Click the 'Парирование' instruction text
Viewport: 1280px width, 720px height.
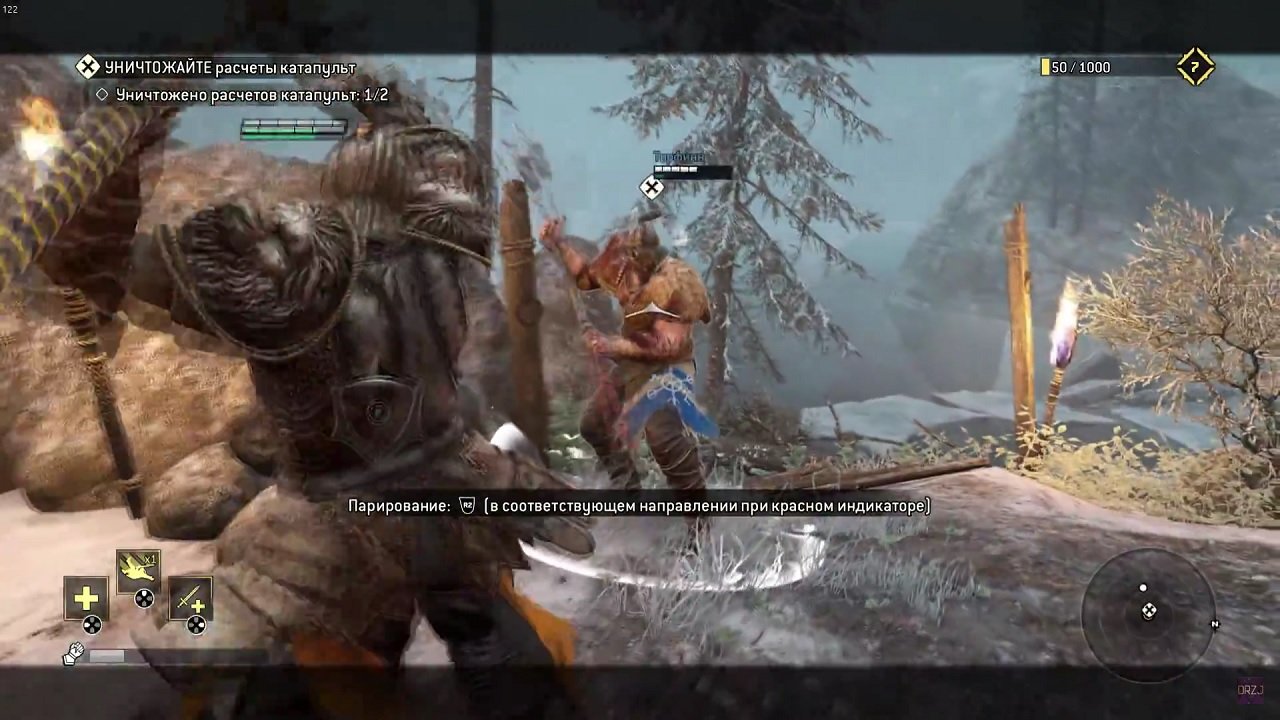pos(393,507)
